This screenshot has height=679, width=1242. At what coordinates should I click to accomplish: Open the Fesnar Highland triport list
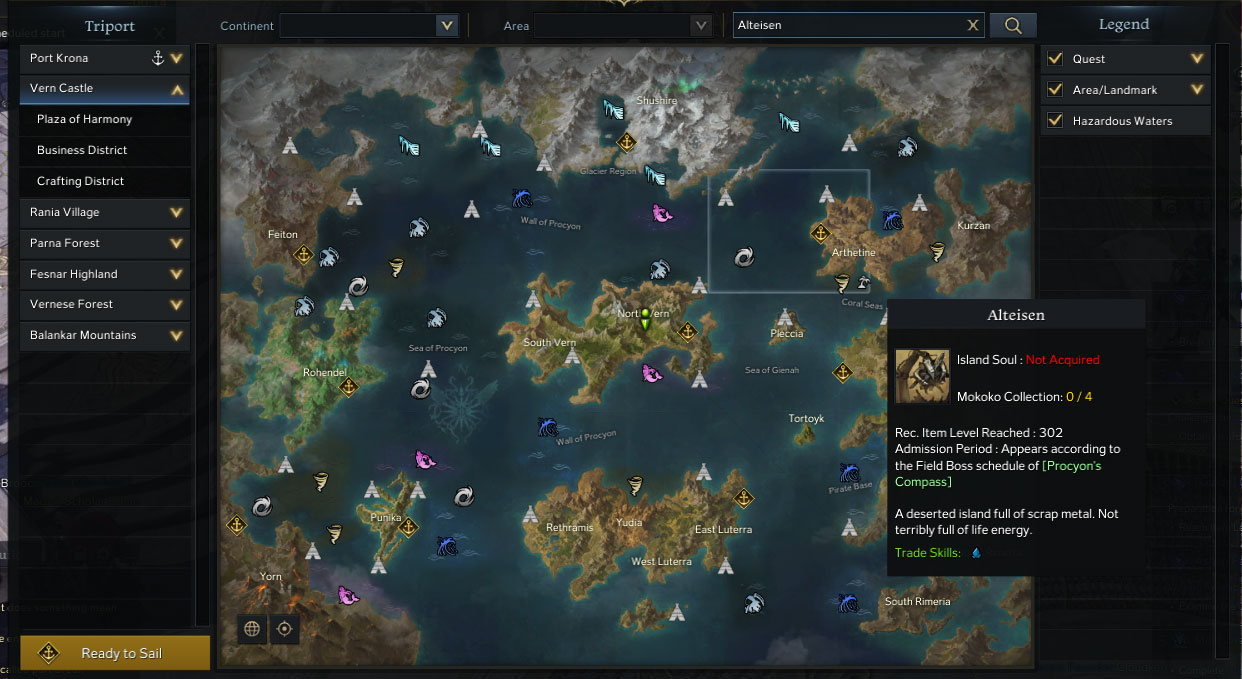(x=177, y=274)
